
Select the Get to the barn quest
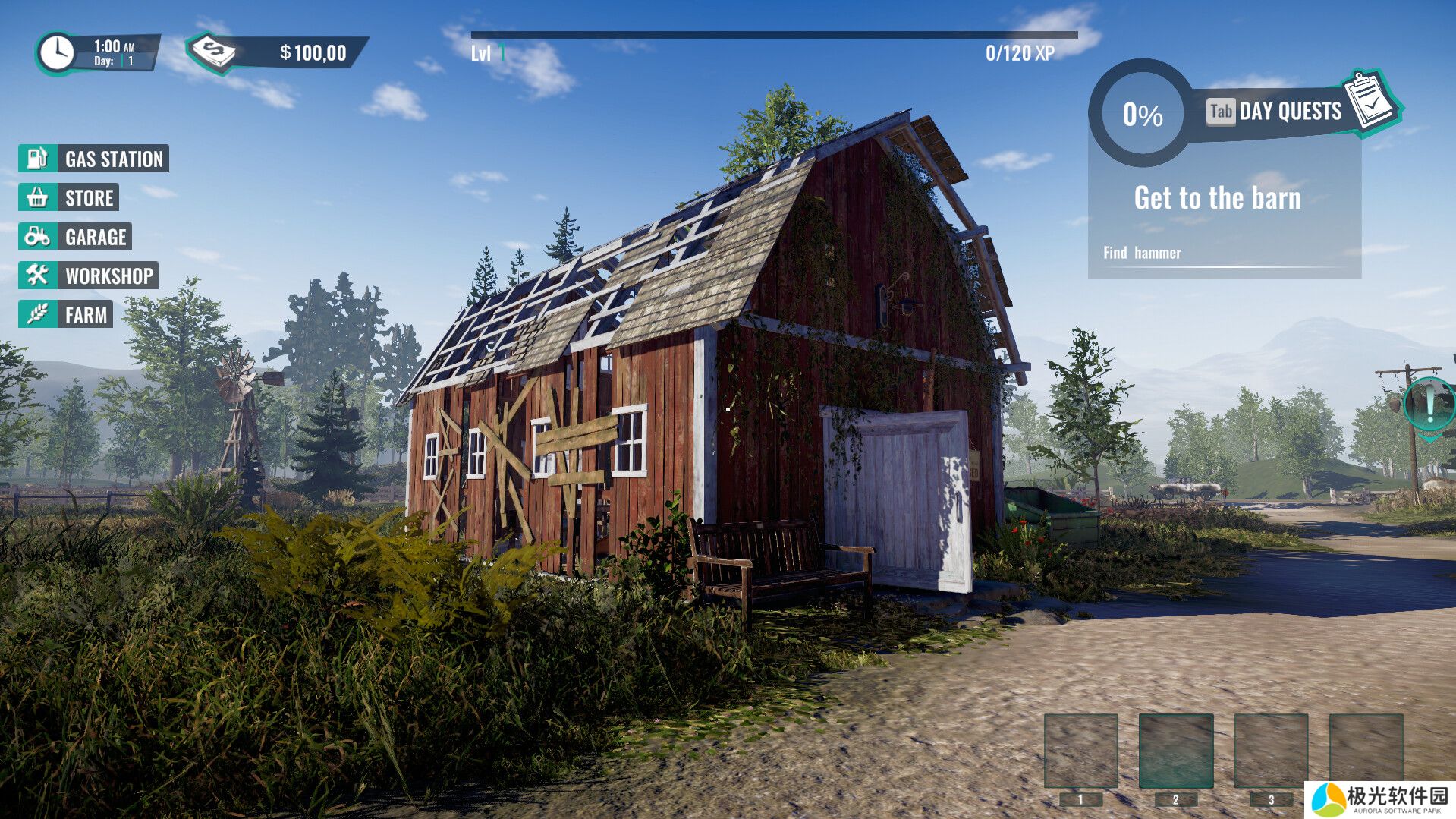pos(1217,198)
